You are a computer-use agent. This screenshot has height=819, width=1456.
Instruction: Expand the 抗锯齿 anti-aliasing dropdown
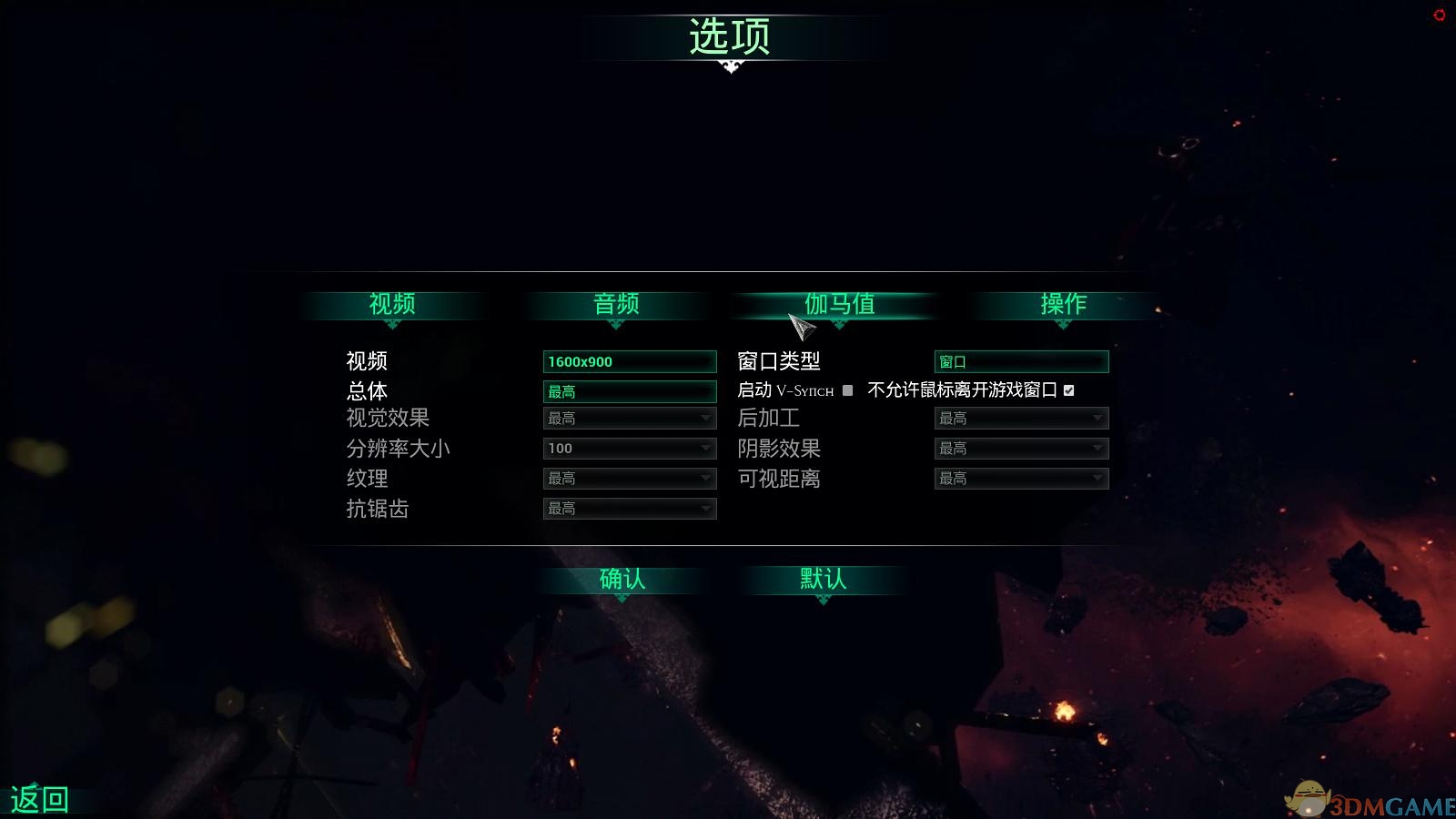coord(630,509)
